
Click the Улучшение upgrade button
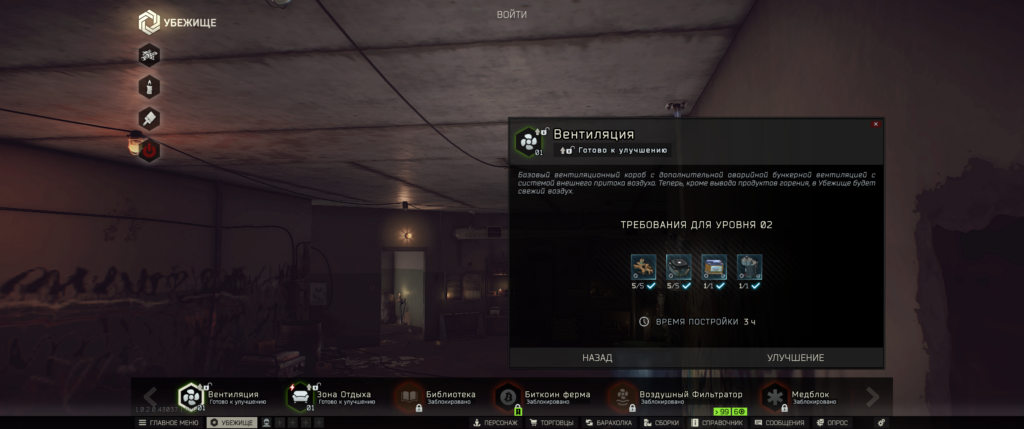coord(795,357)
